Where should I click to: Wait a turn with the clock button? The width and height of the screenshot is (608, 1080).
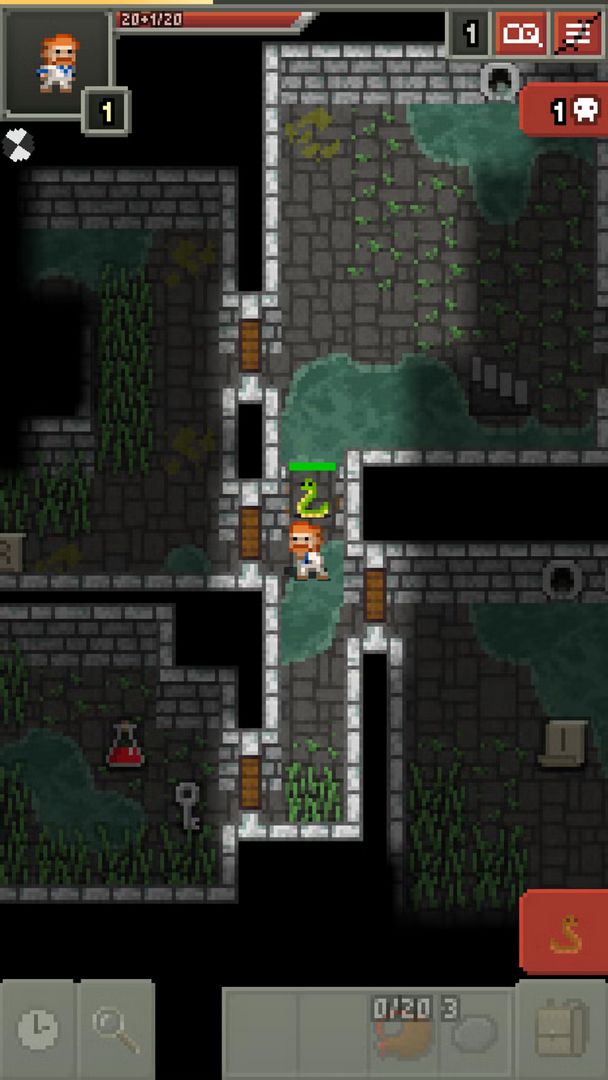point(38,1029)
